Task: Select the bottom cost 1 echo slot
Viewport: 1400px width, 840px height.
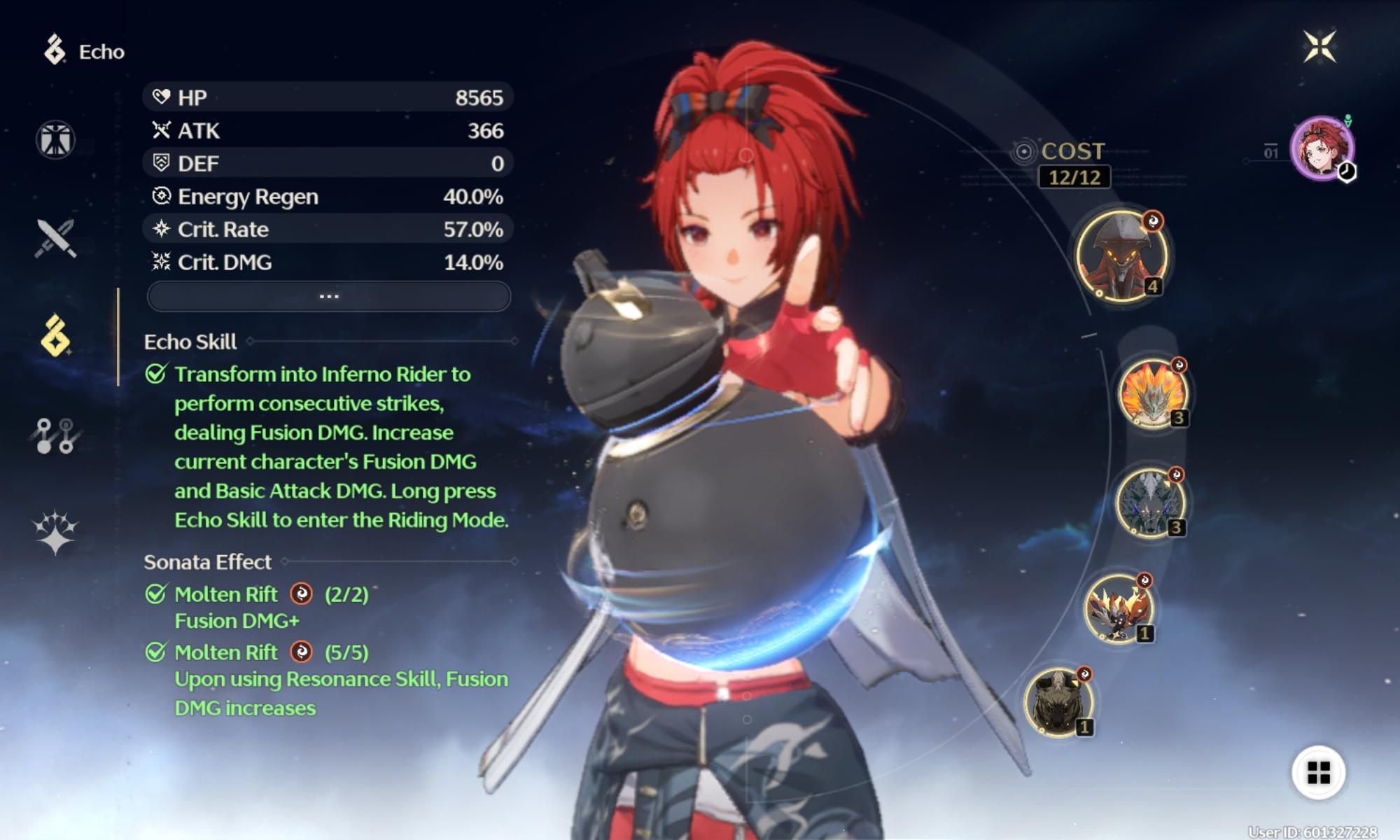Action: coord(1058,703)
